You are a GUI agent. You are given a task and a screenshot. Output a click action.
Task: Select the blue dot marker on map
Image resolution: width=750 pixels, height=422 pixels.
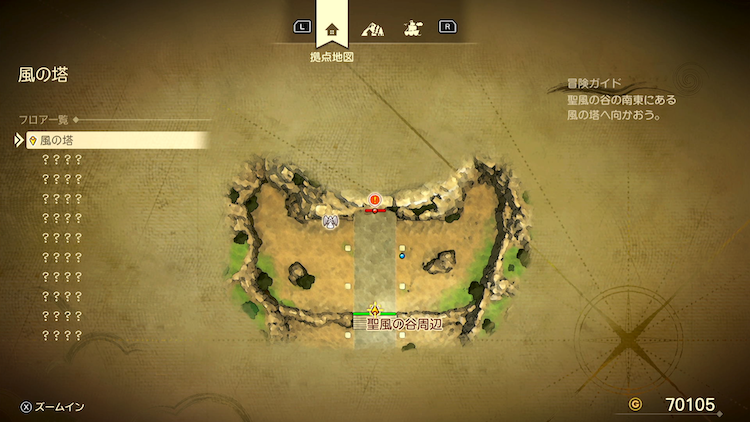click(x=402, y=256)
